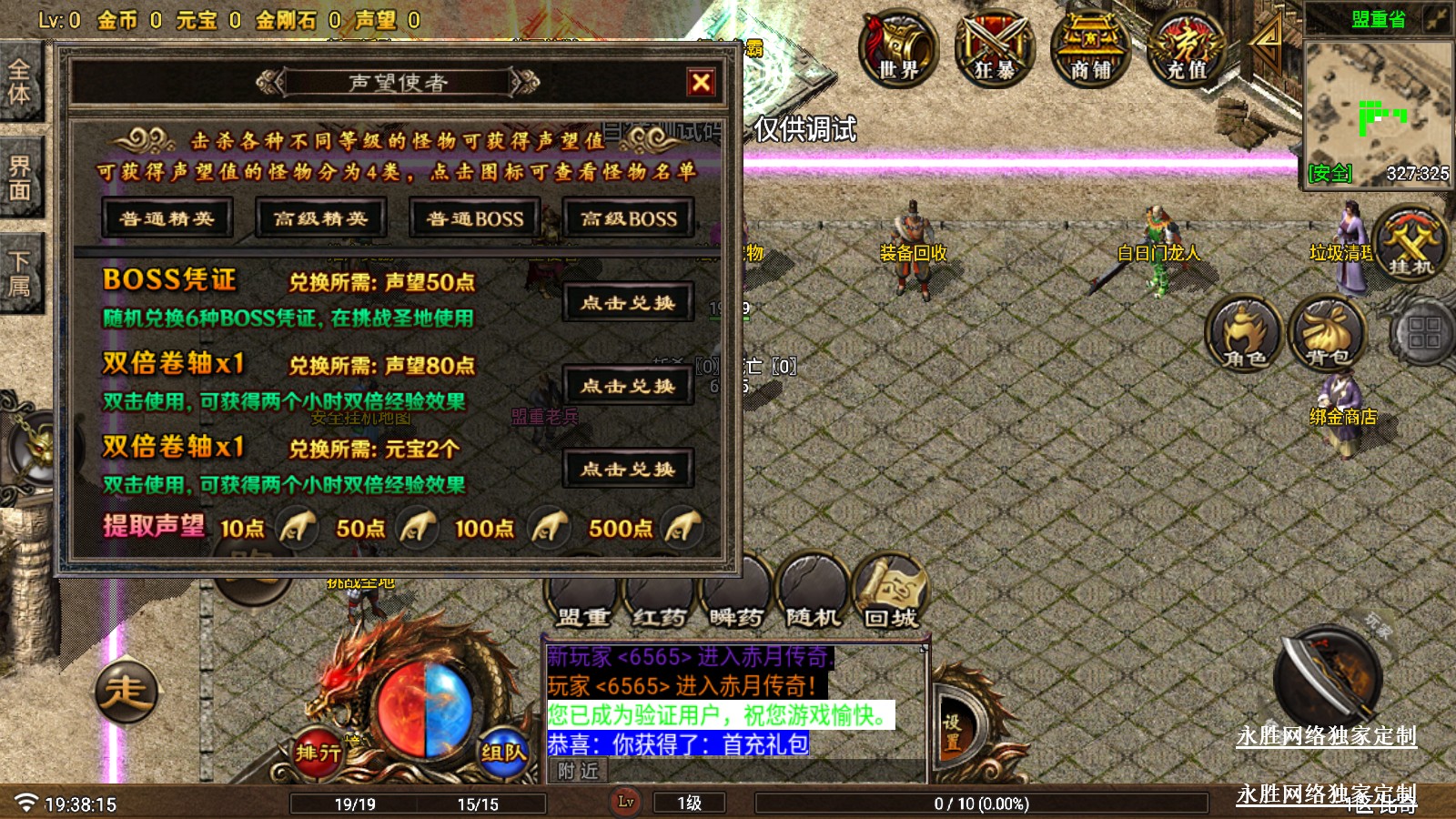1456x819 pixels.
Task: Open the 组队 team panel
Action: tap(503, 752)
